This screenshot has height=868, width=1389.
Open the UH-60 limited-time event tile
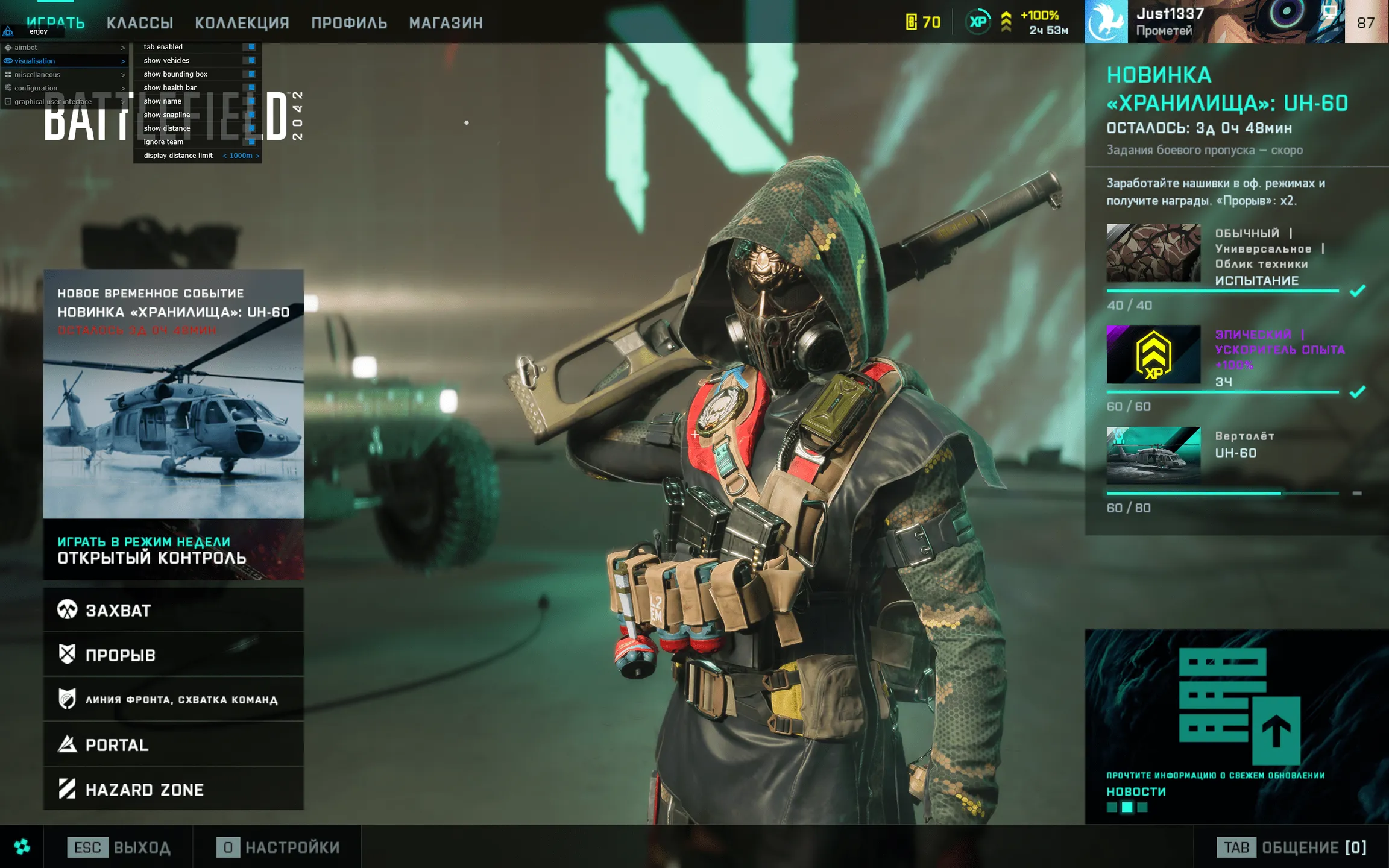click(174, 394)
